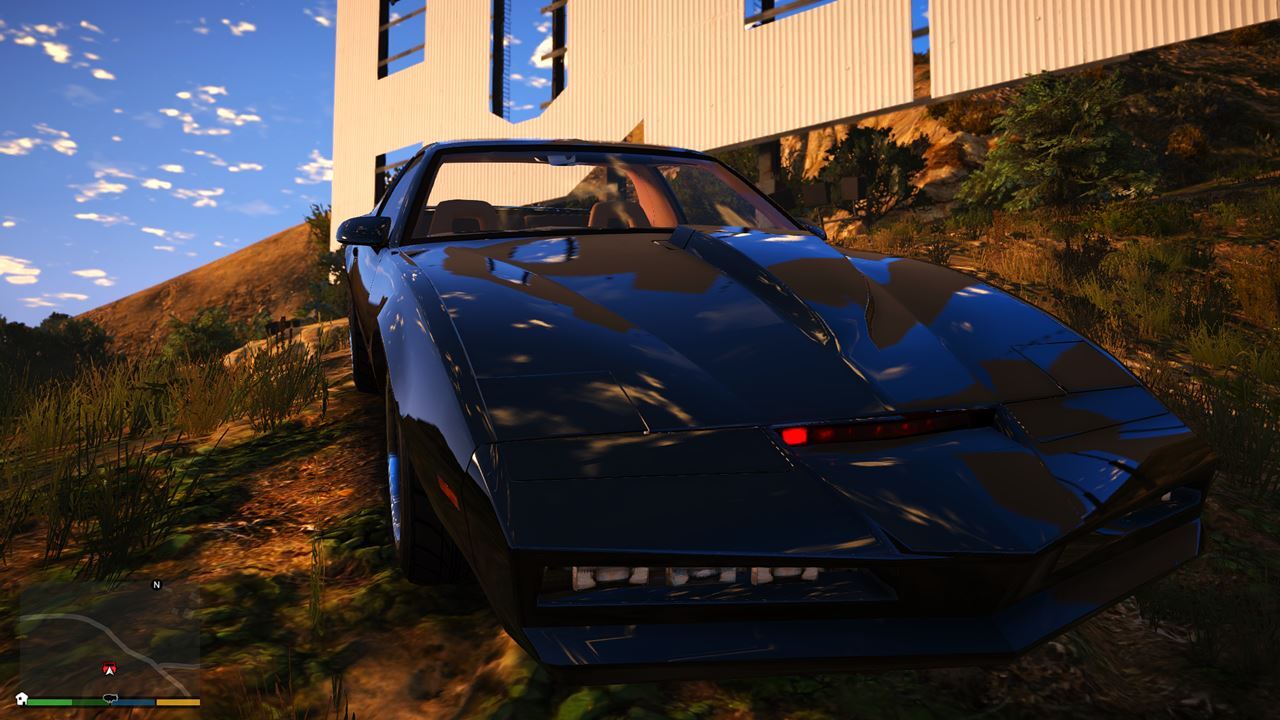Click the N compass marker on the minimap
Viewport: 1280px width, 720px height.
(155, 585)
